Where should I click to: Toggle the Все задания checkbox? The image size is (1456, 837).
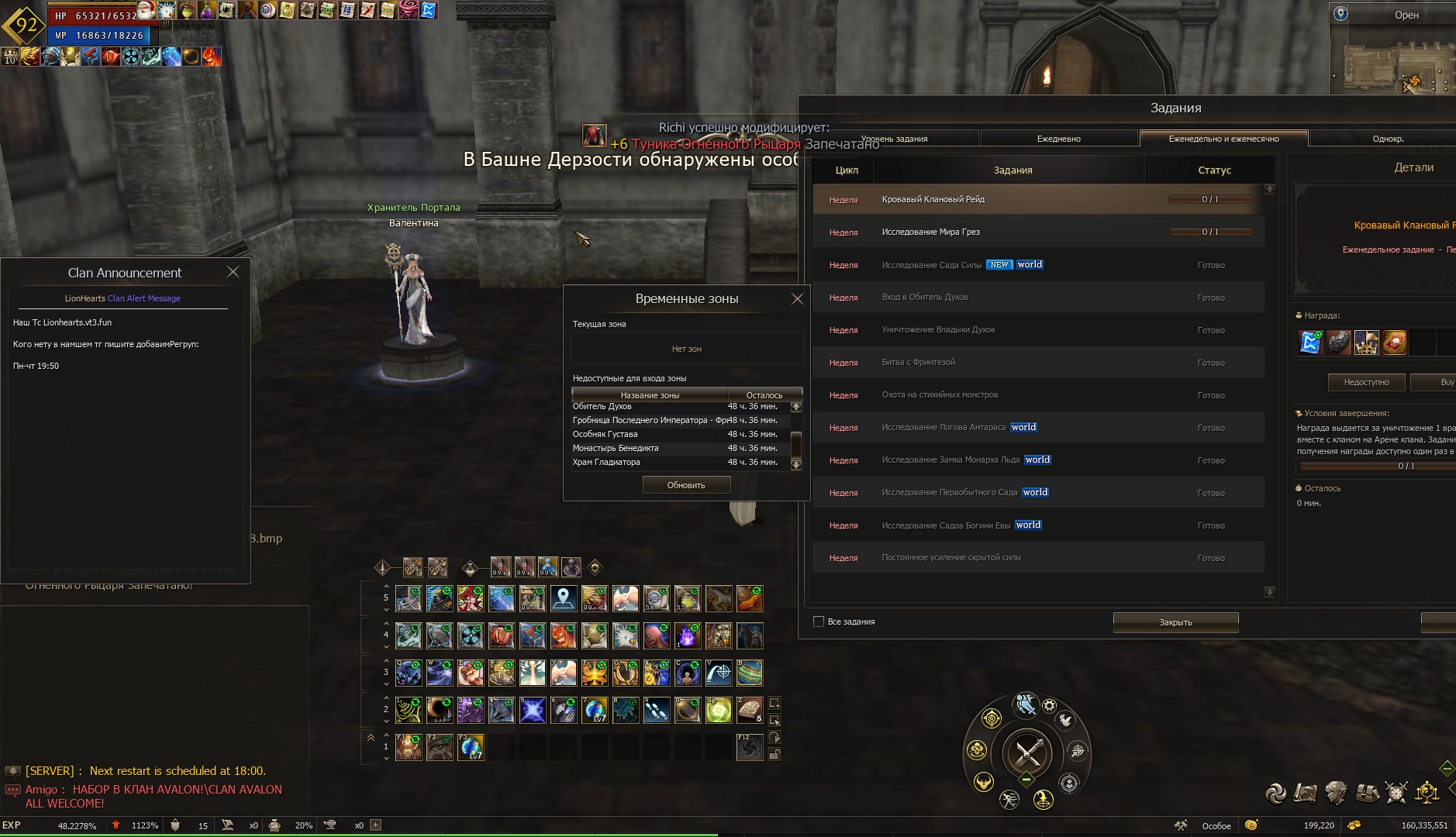pyautogui.click(x=819, y=622)
